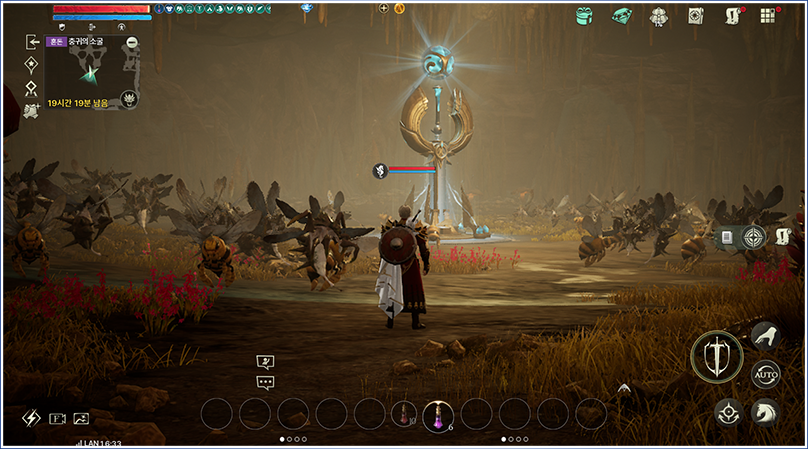The image size is (808, 449).
Task: Exit the dungeon using the exit arrow icon
Action: (32, 42)
